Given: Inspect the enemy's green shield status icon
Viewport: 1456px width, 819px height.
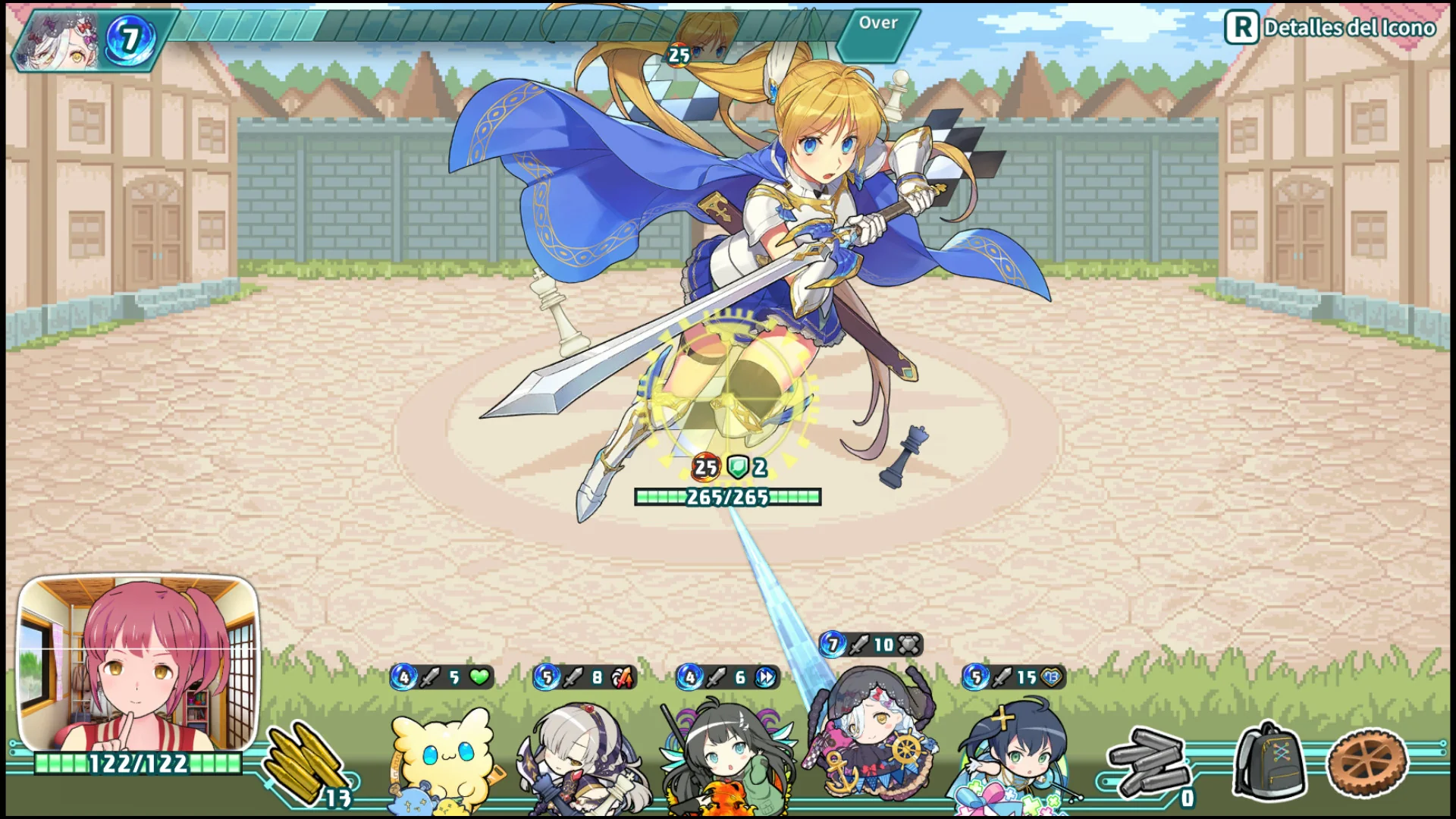Looking at the screenshot, I should pos(738,467).
